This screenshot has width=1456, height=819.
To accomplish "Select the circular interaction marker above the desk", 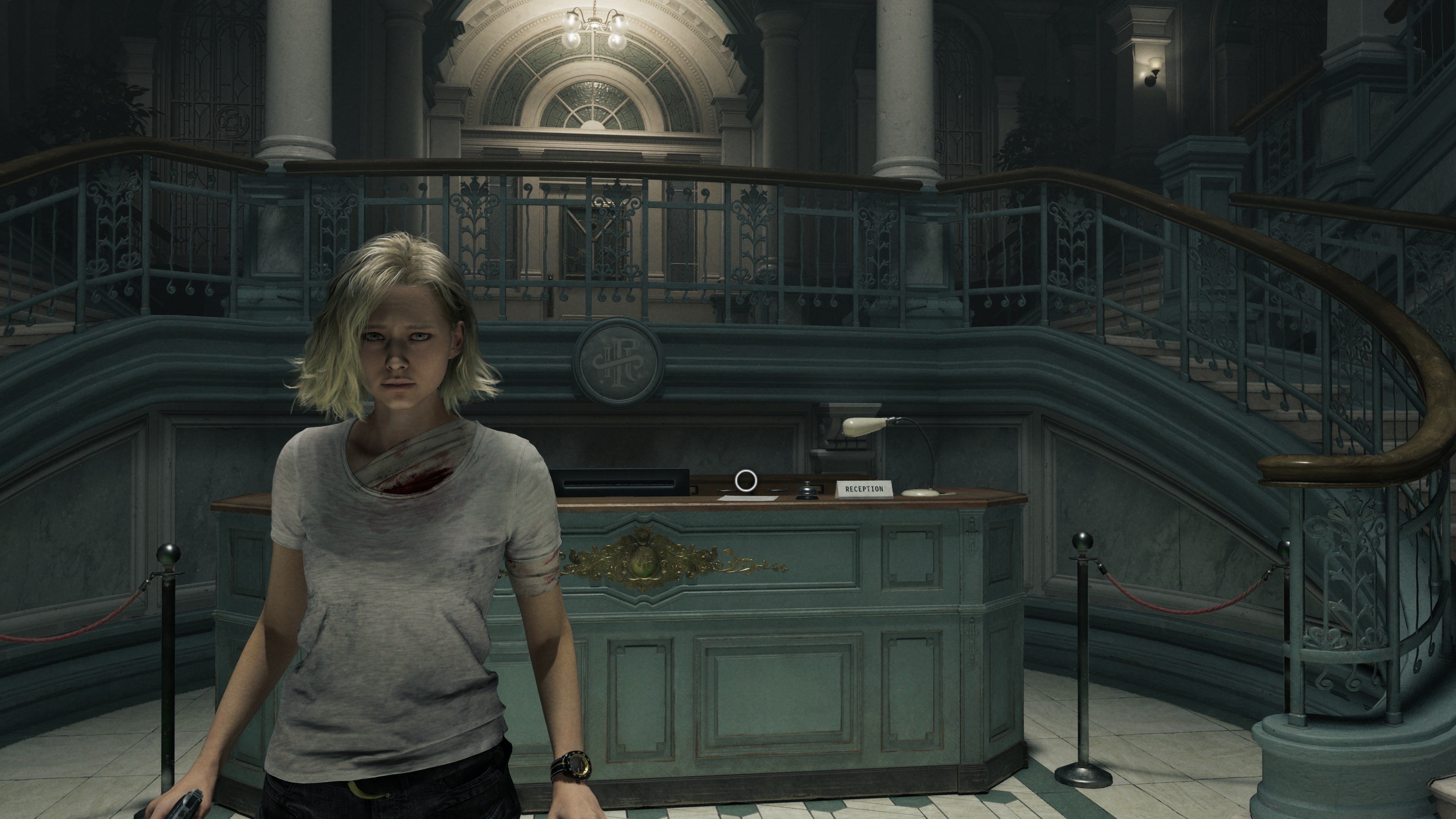I will 745,480.
